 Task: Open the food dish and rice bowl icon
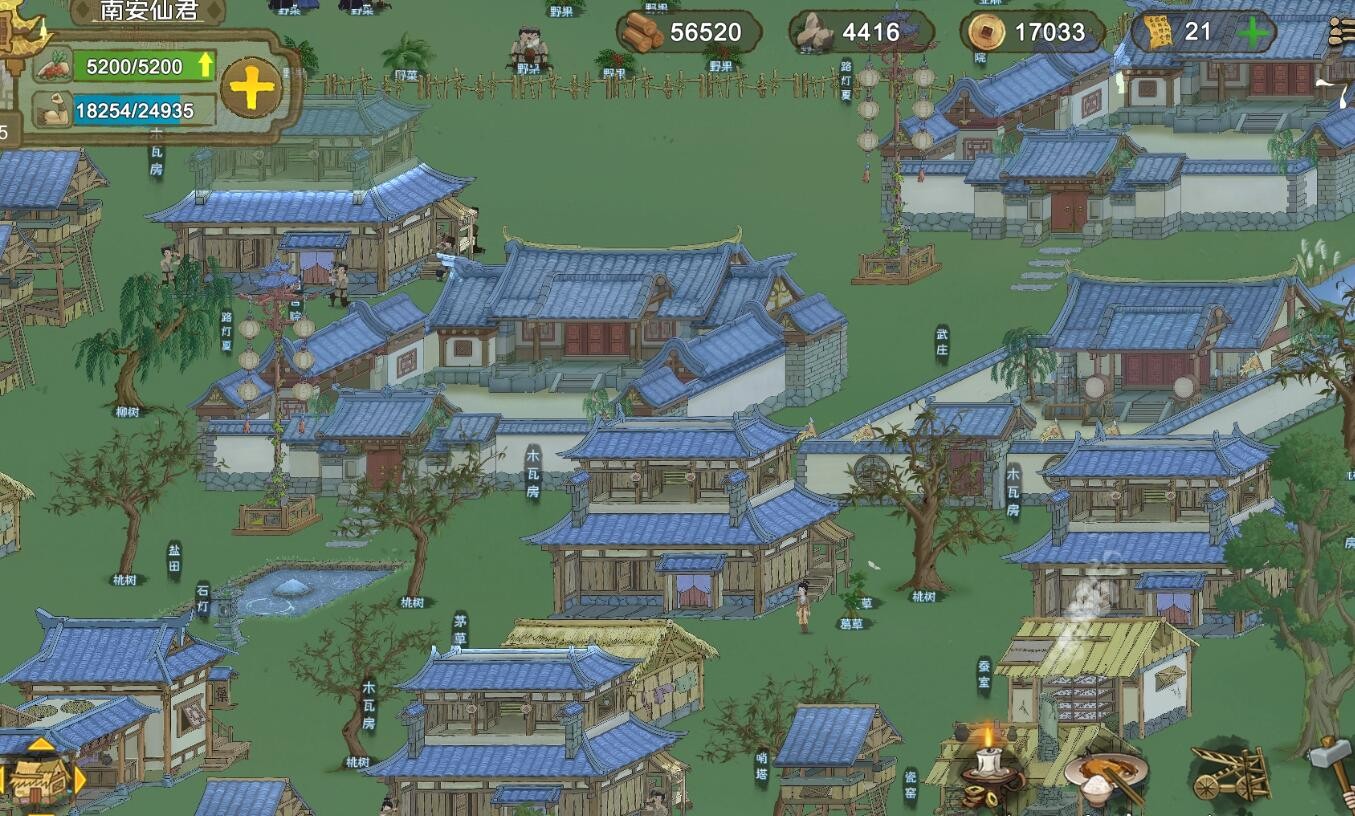(1105, 778)
